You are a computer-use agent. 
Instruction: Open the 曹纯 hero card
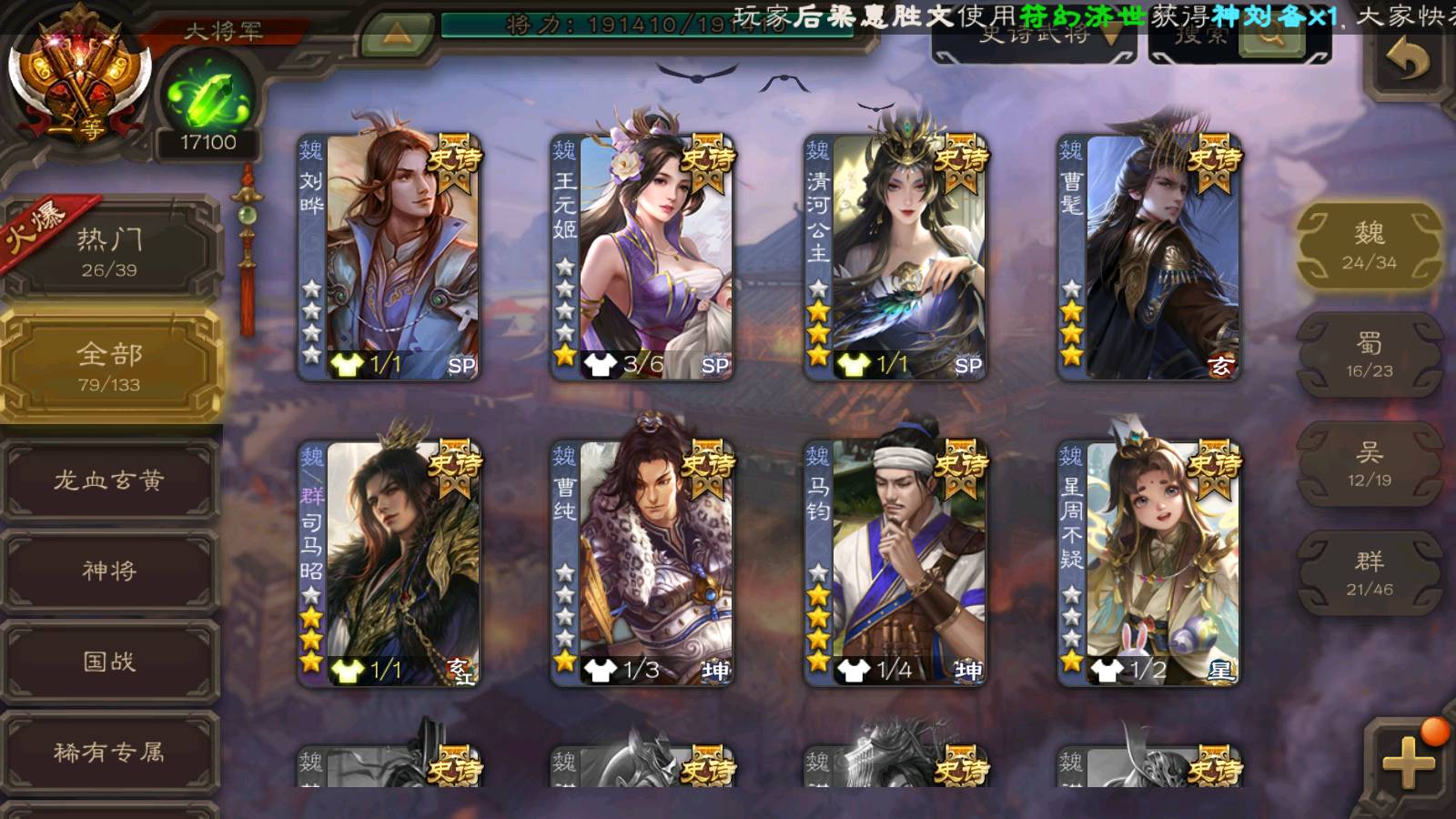click(x=642, y=562)
